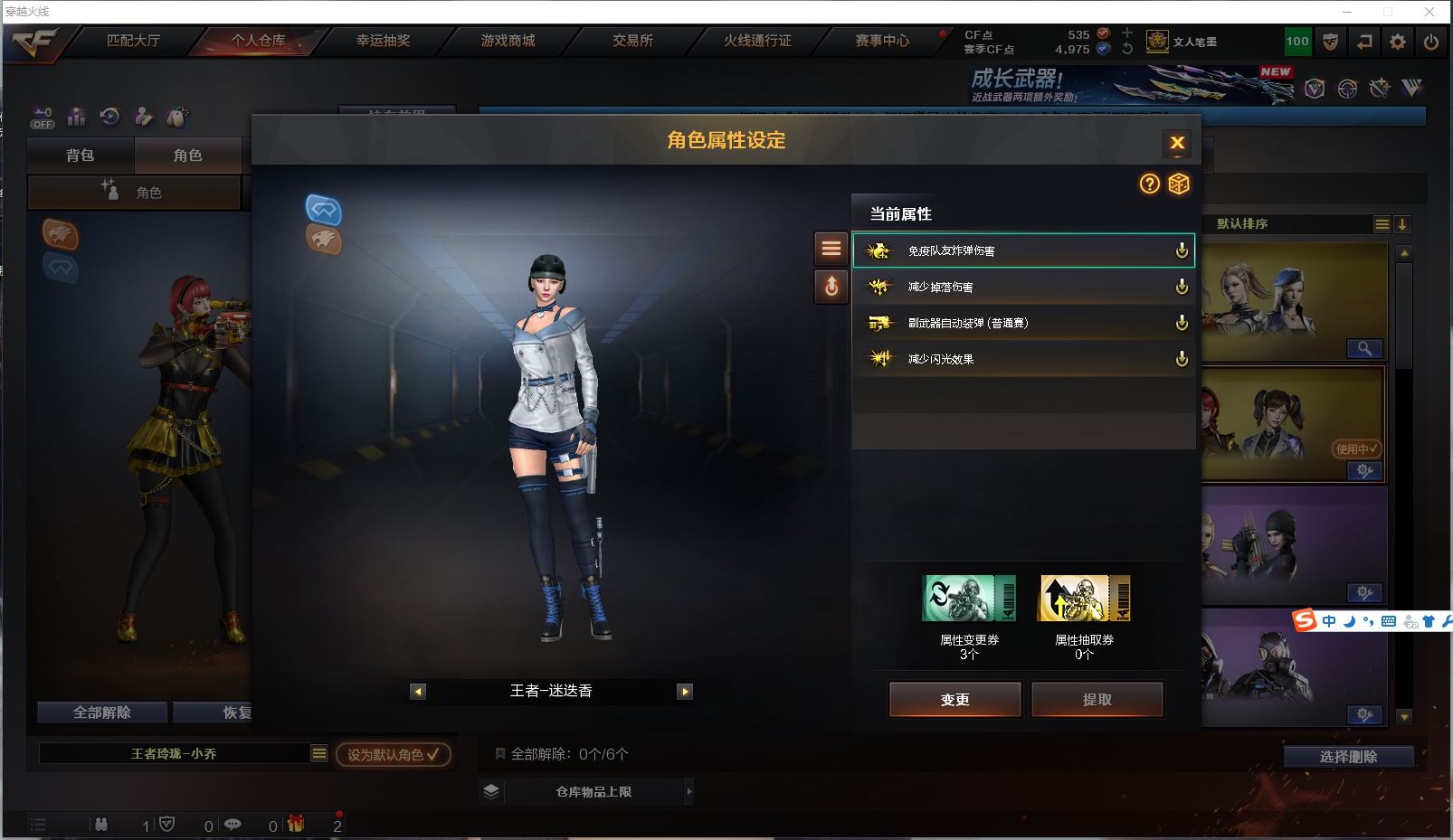1453x840 pixels.
Task: Open the 赛事中心 tab
Action: [x=882, y=41]
